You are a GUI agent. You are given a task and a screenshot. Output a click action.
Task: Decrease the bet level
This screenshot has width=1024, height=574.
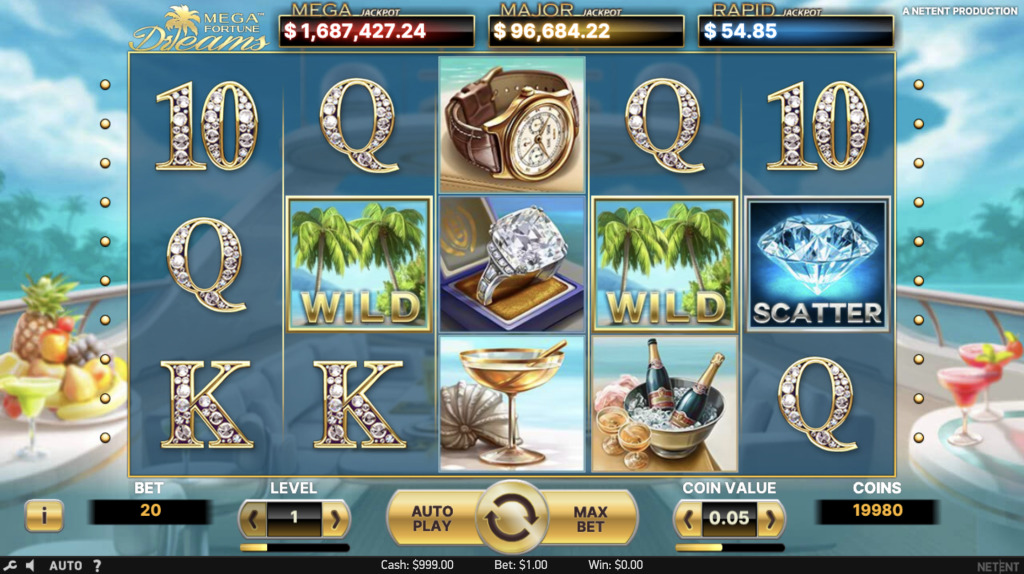click(x=253, y=519)
